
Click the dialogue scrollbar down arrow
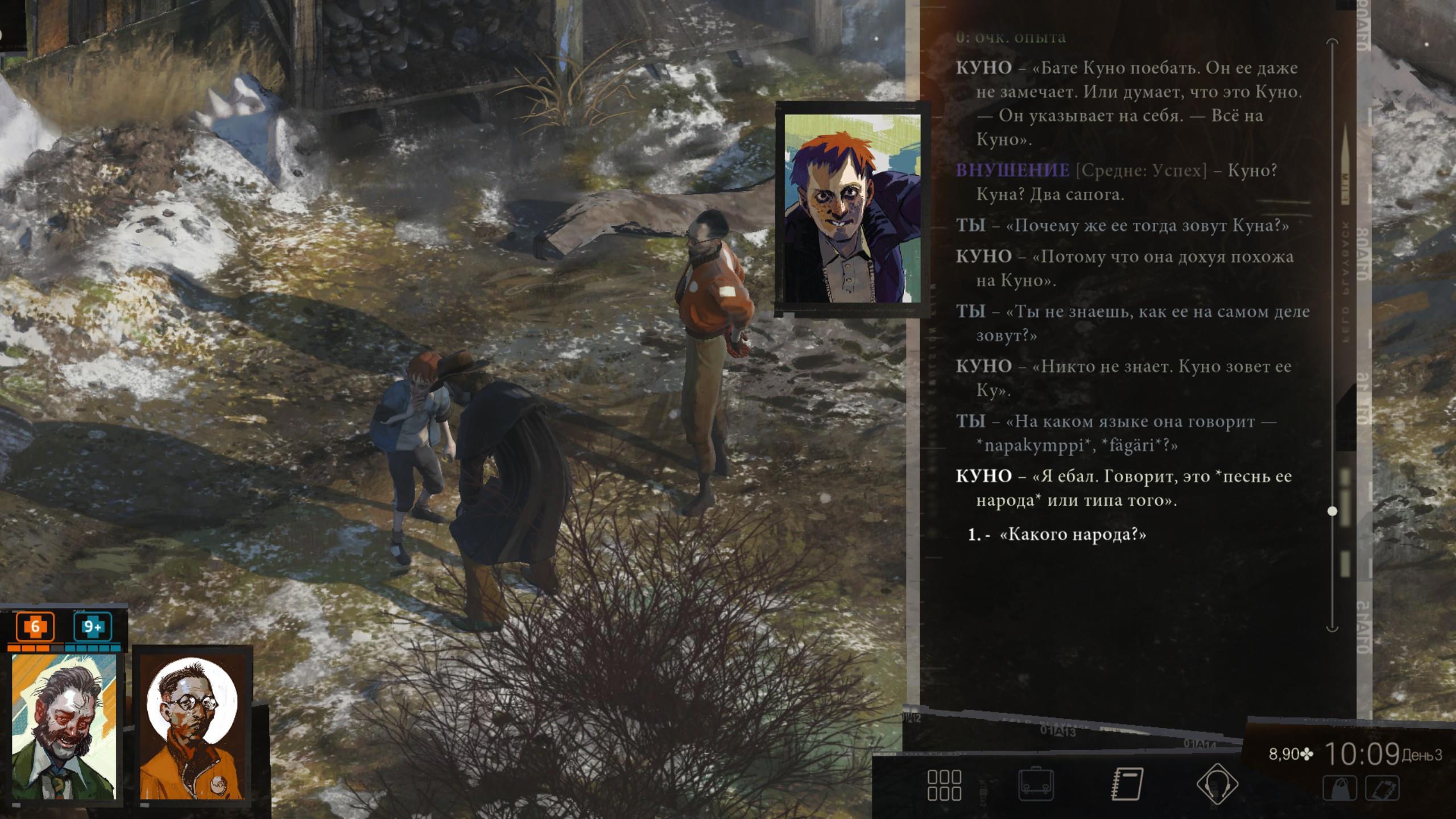[1332, 628]
